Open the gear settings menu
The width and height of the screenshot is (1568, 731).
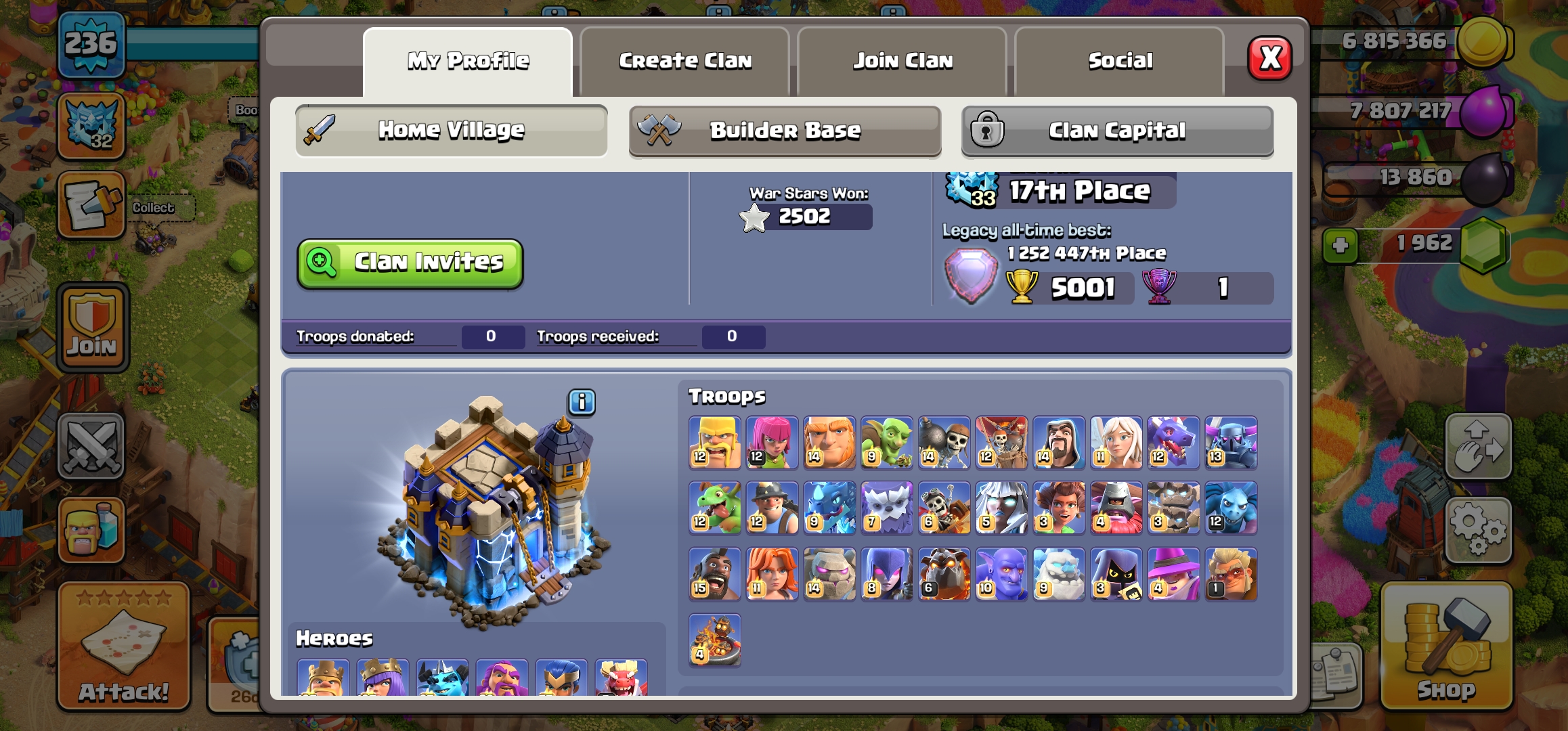1478,530
